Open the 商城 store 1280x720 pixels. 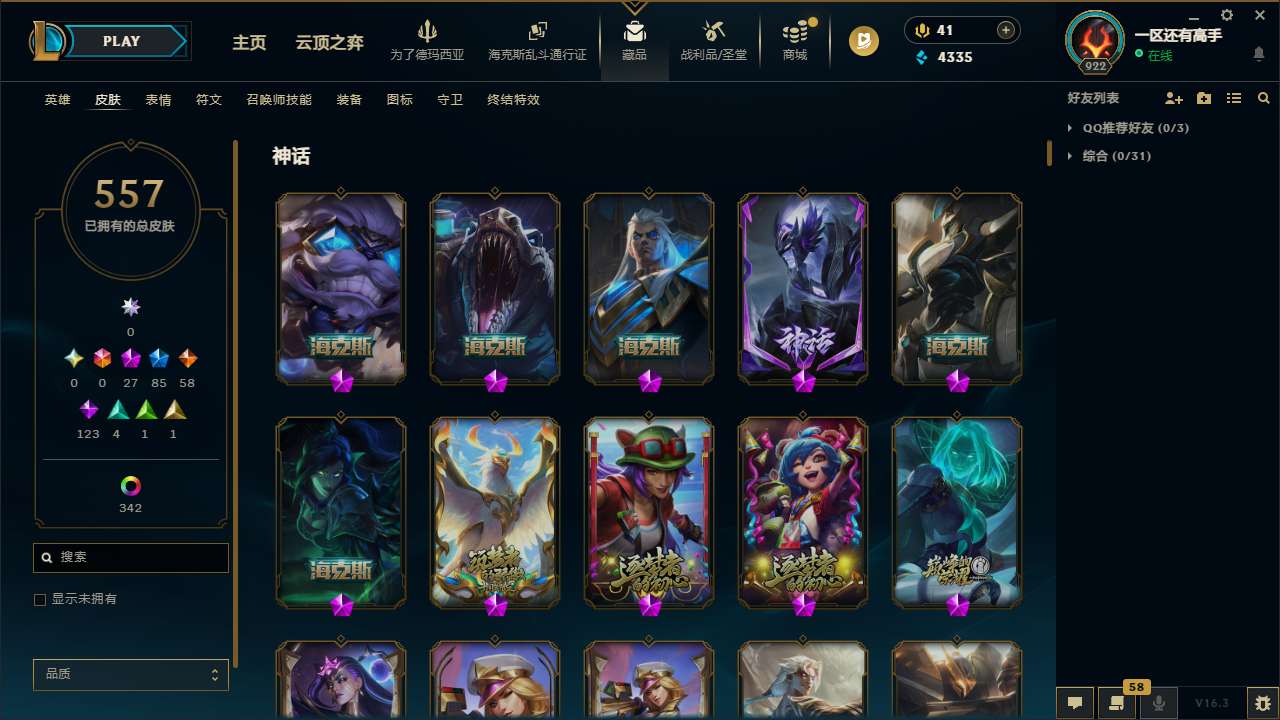tap(795, 40)
